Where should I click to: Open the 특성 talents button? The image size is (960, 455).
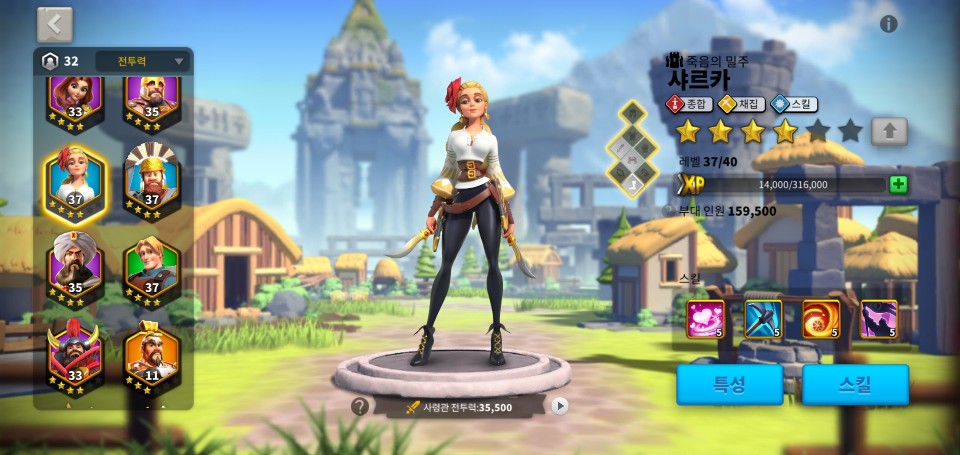(x=728, y=384)
